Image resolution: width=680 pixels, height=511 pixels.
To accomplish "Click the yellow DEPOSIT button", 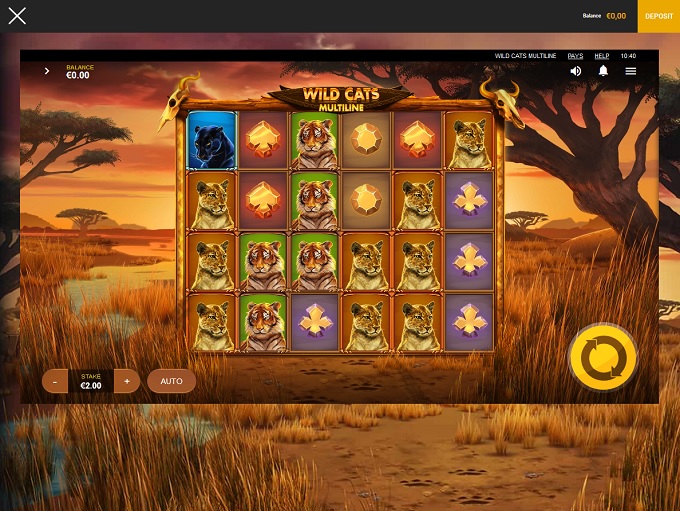I will pos(659,16).
